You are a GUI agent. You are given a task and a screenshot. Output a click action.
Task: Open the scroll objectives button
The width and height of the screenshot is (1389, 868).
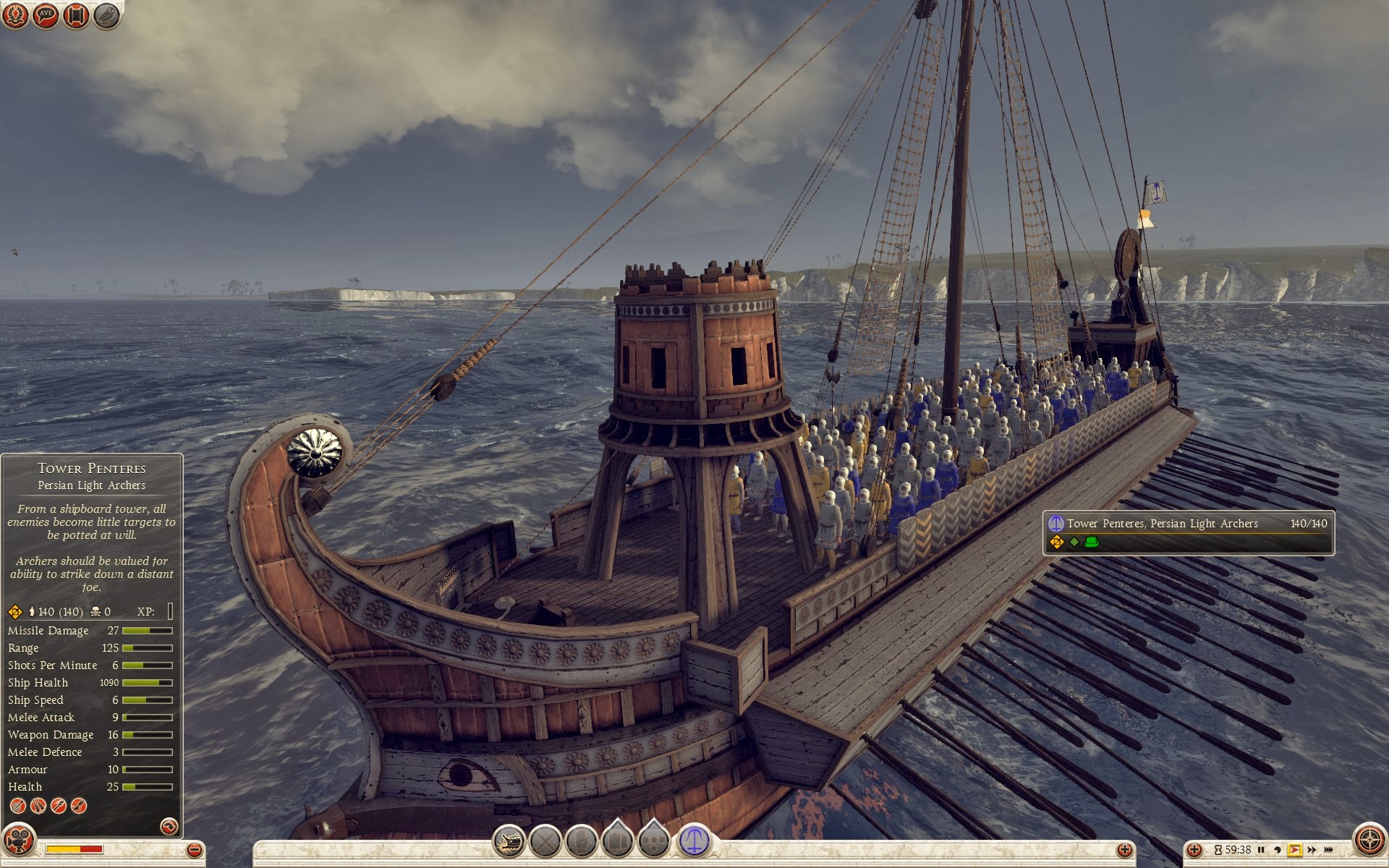(x=76, y=15)
